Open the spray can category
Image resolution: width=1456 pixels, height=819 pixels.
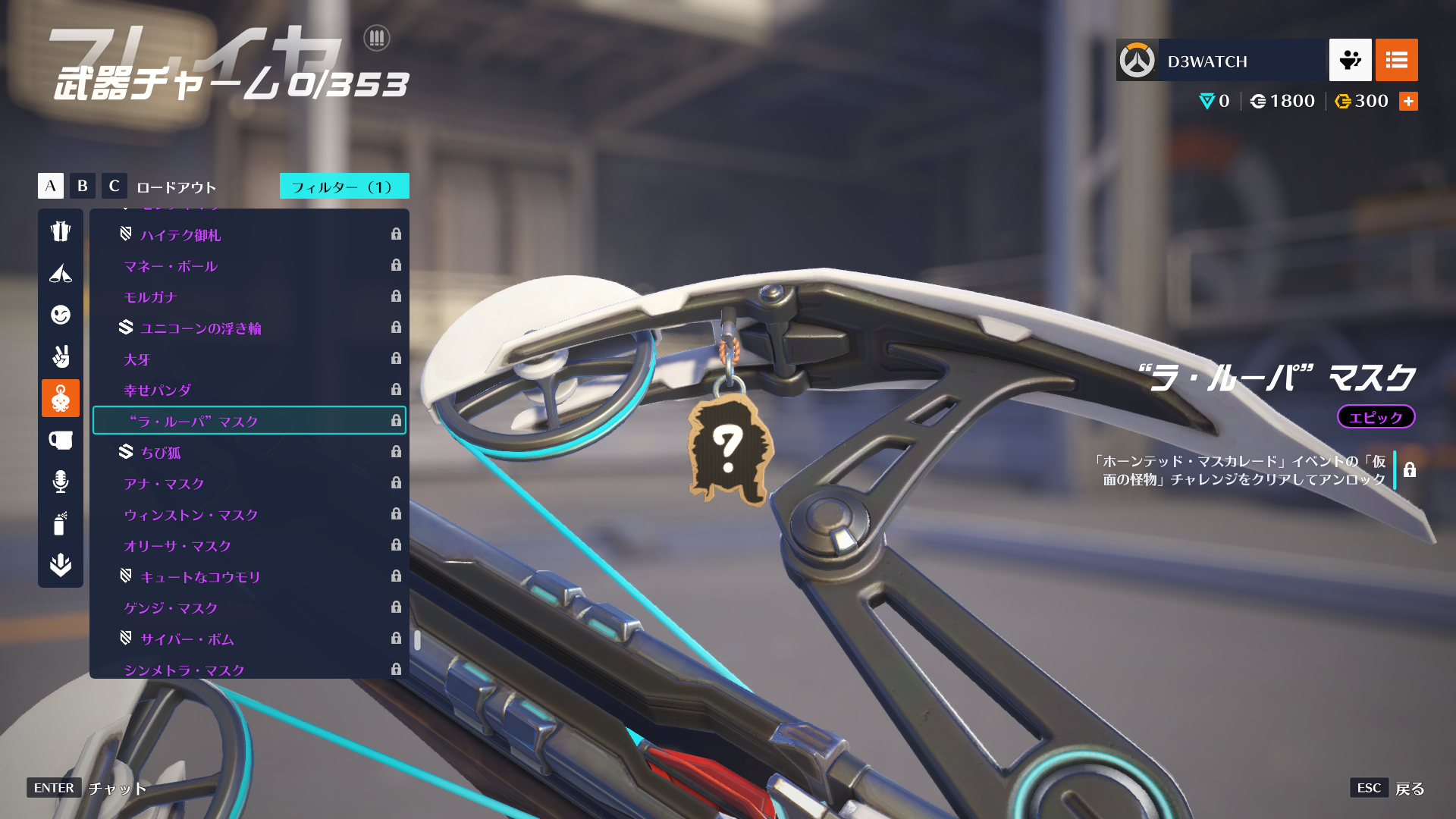pyautogui.click(x=61, y=523)
